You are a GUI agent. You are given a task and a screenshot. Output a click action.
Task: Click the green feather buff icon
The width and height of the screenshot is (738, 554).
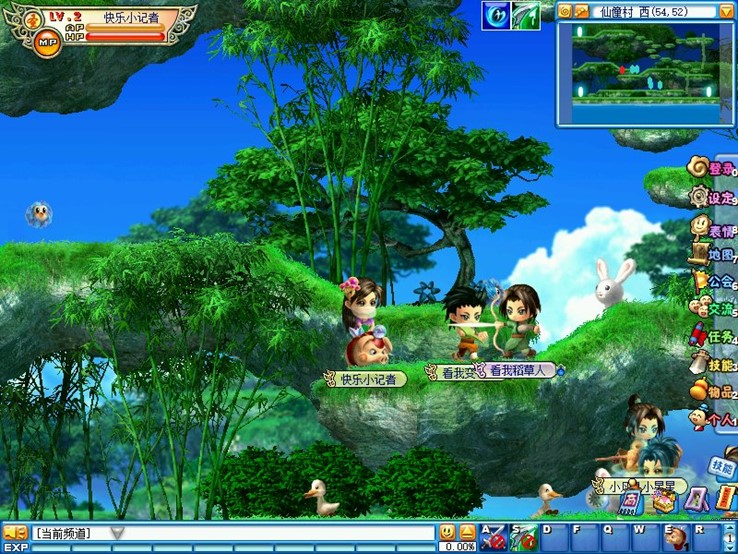point(526,15)
